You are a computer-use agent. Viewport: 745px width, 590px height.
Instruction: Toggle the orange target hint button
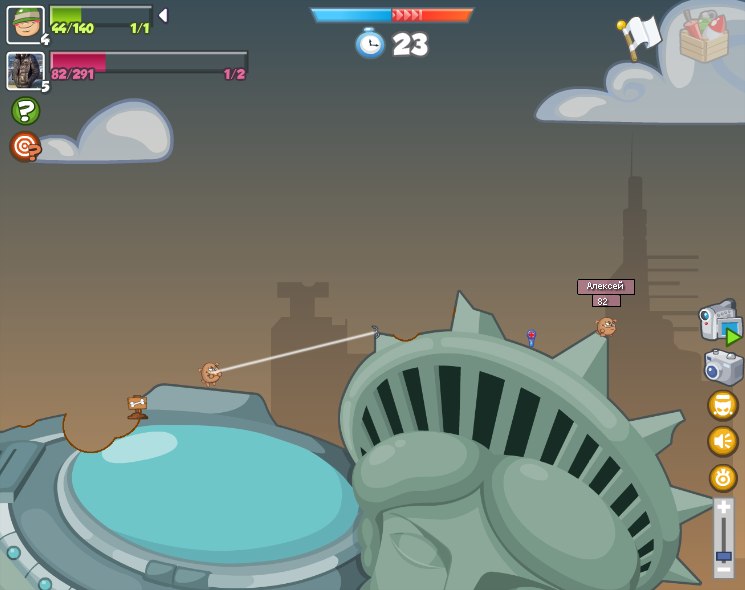pos(25,147)
